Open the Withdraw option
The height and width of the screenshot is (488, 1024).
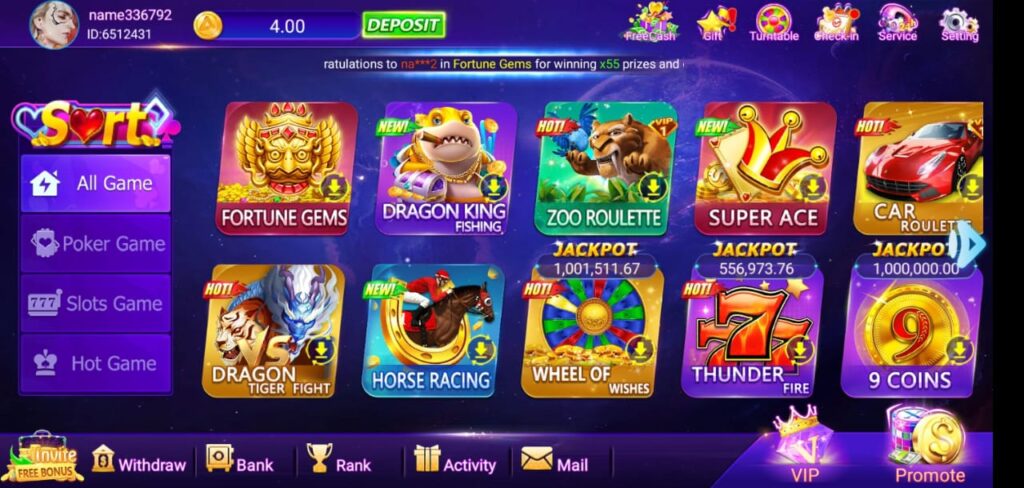tap(139, 463)
